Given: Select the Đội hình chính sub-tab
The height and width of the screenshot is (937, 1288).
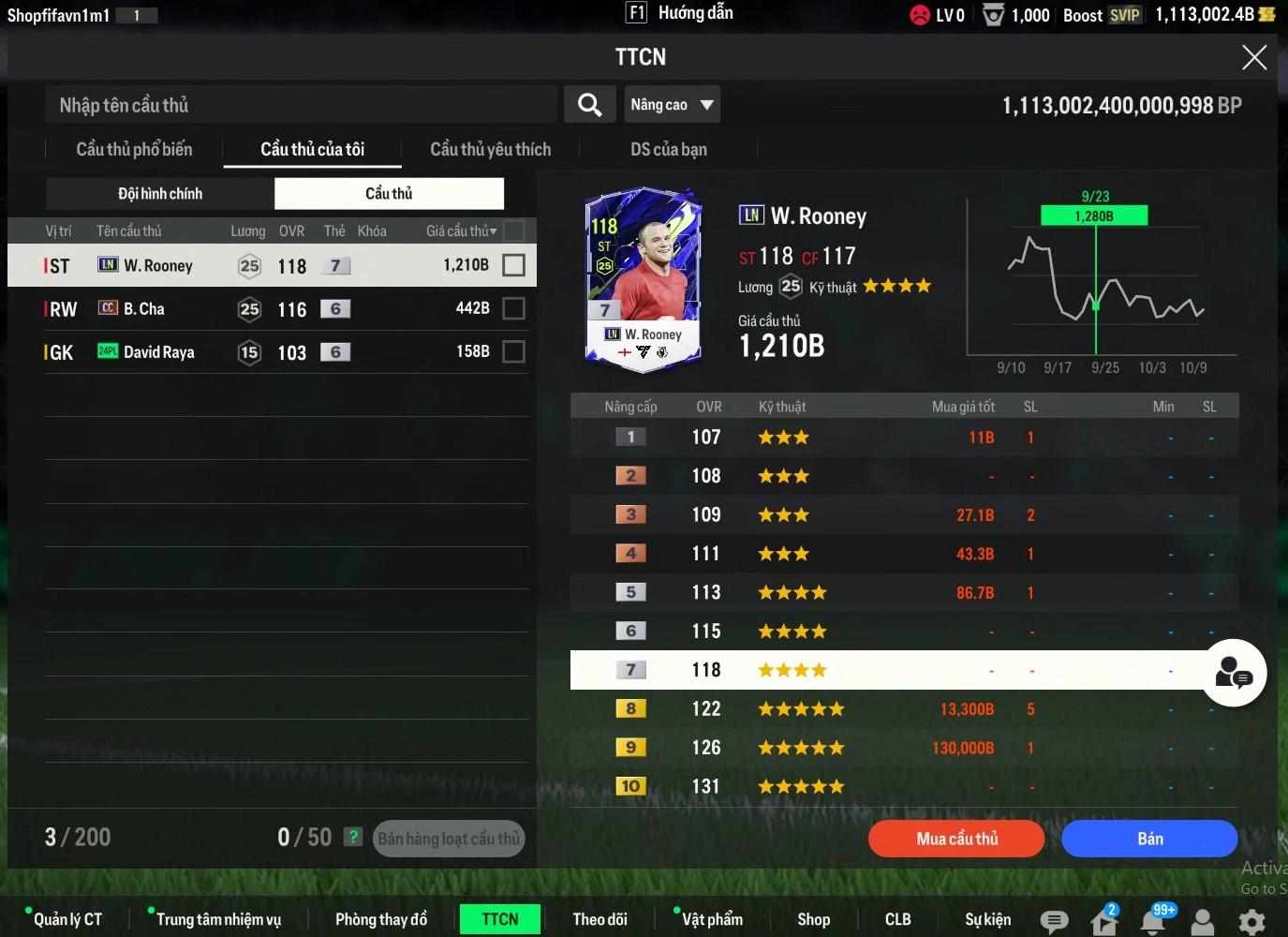Looking at the screenshot, I should [x=160, y=194].
